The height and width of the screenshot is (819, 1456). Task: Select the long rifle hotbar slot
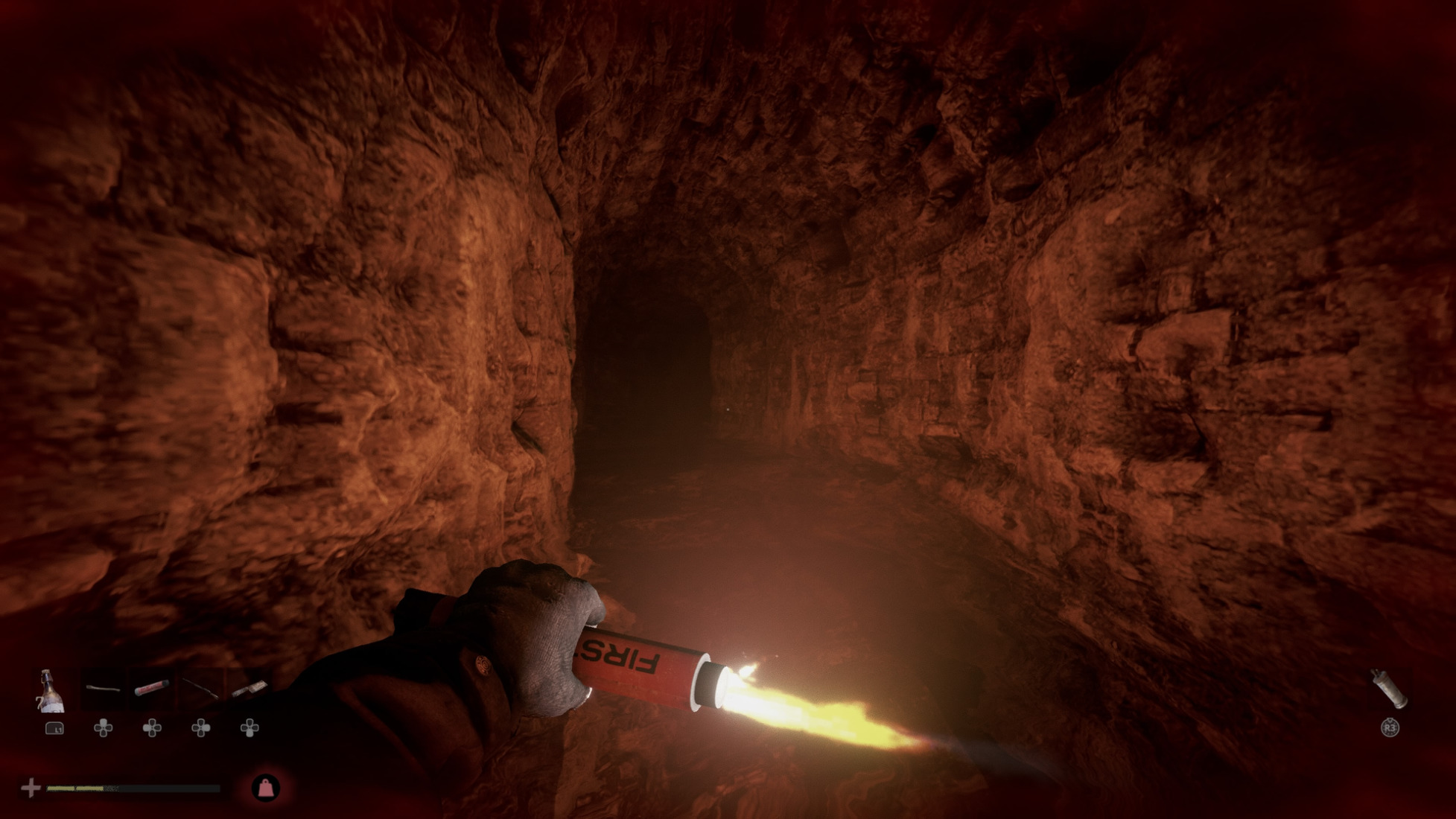[x=200, y=689]
